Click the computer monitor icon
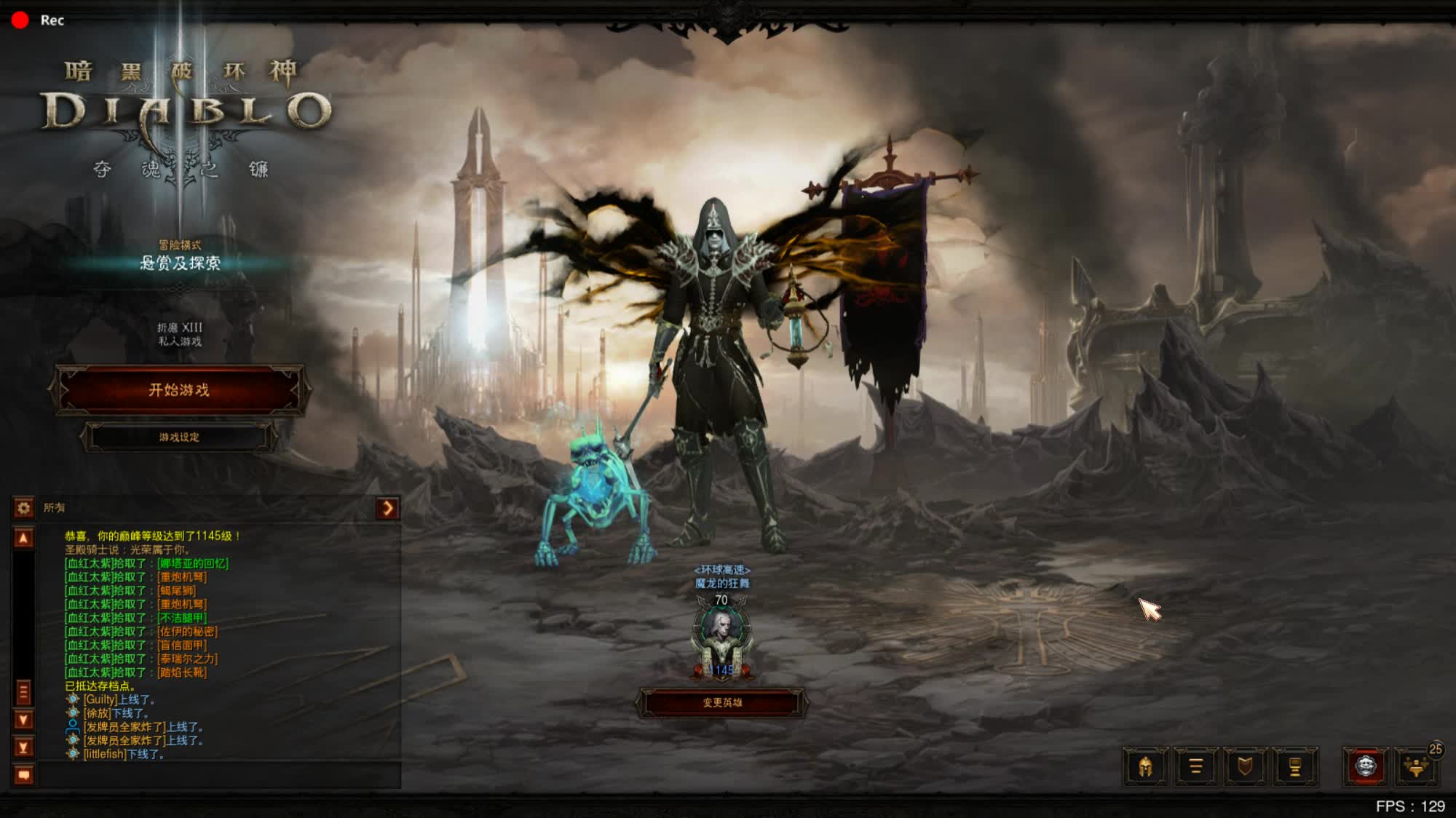1456x818 pixels. [1295, 766]
